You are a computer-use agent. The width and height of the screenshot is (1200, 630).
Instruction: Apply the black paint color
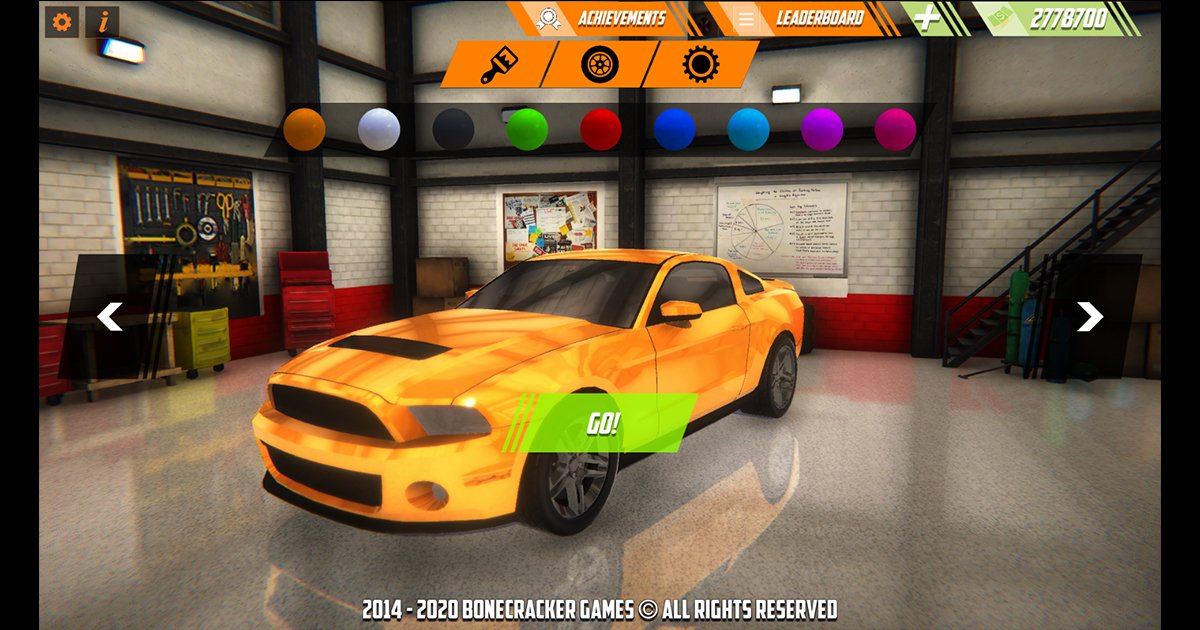click(453, 130)
